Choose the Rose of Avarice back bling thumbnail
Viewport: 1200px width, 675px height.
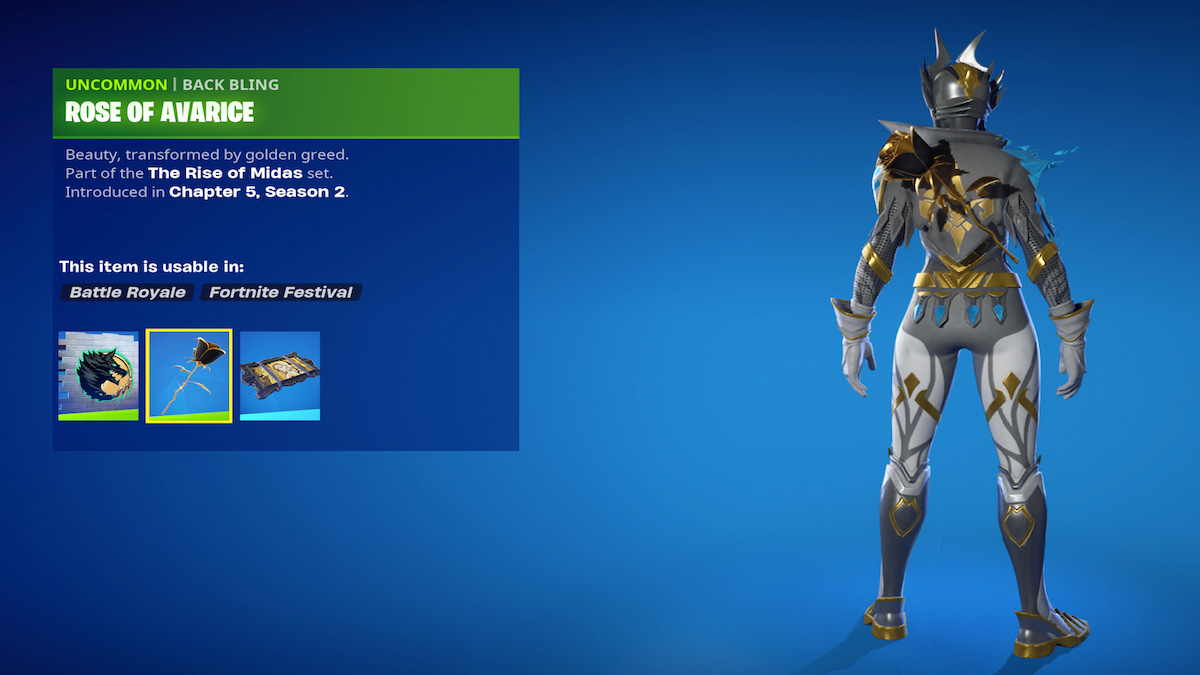[189, 375]
